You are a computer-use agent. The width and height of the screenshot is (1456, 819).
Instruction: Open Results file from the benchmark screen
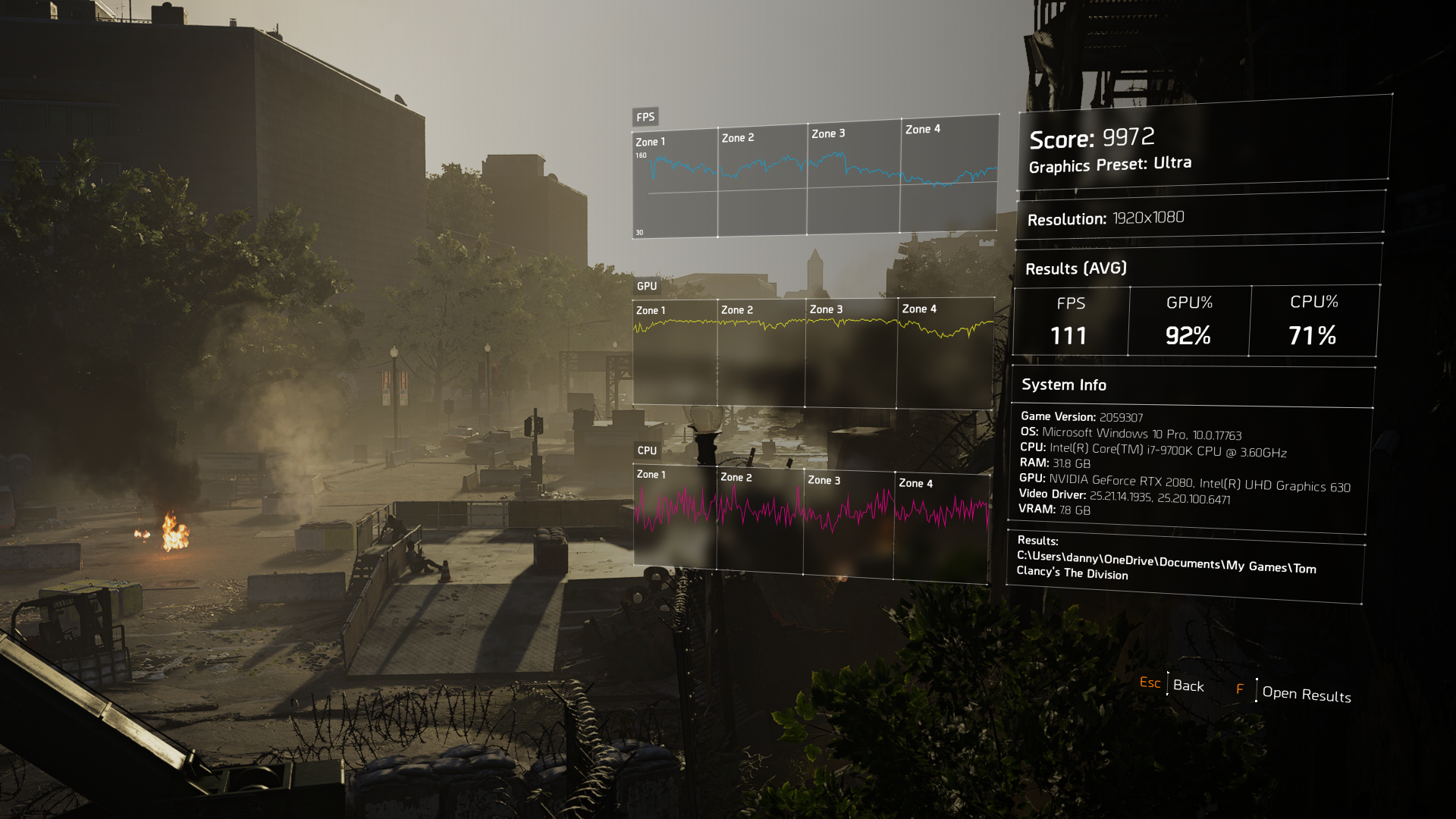click(x=1305, y=694)
